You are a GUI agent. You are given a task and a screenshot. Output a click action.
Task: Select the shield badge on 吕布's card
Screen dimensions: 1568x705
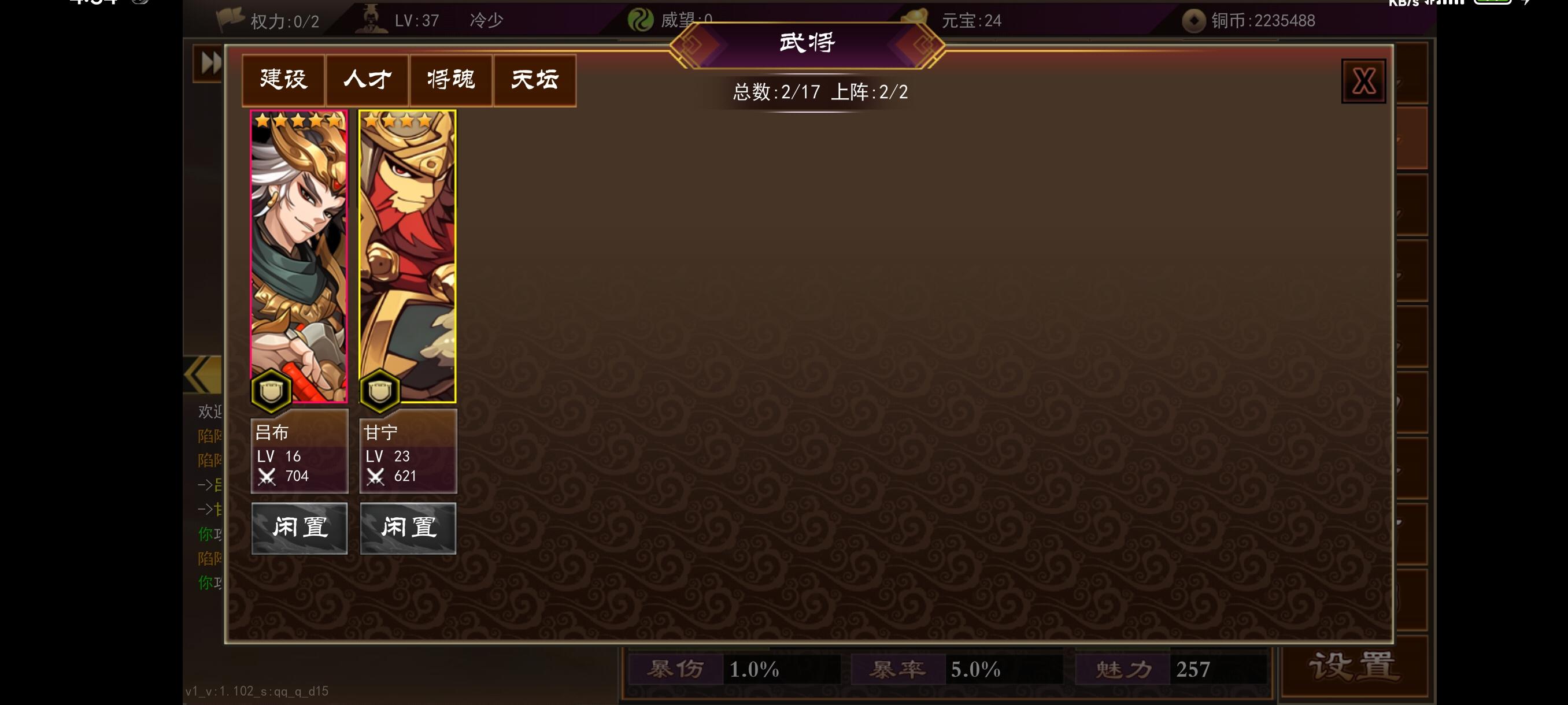[x=269, y=392]
